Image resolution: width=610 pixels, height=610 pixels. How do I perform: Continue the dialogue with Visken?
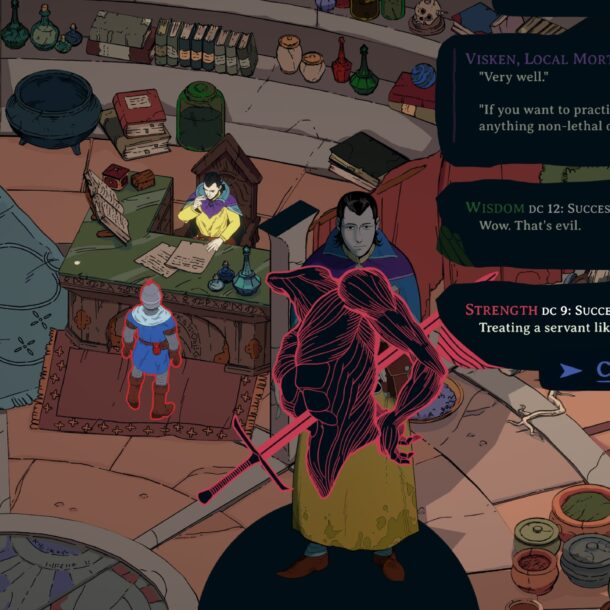tap(600, 371)
